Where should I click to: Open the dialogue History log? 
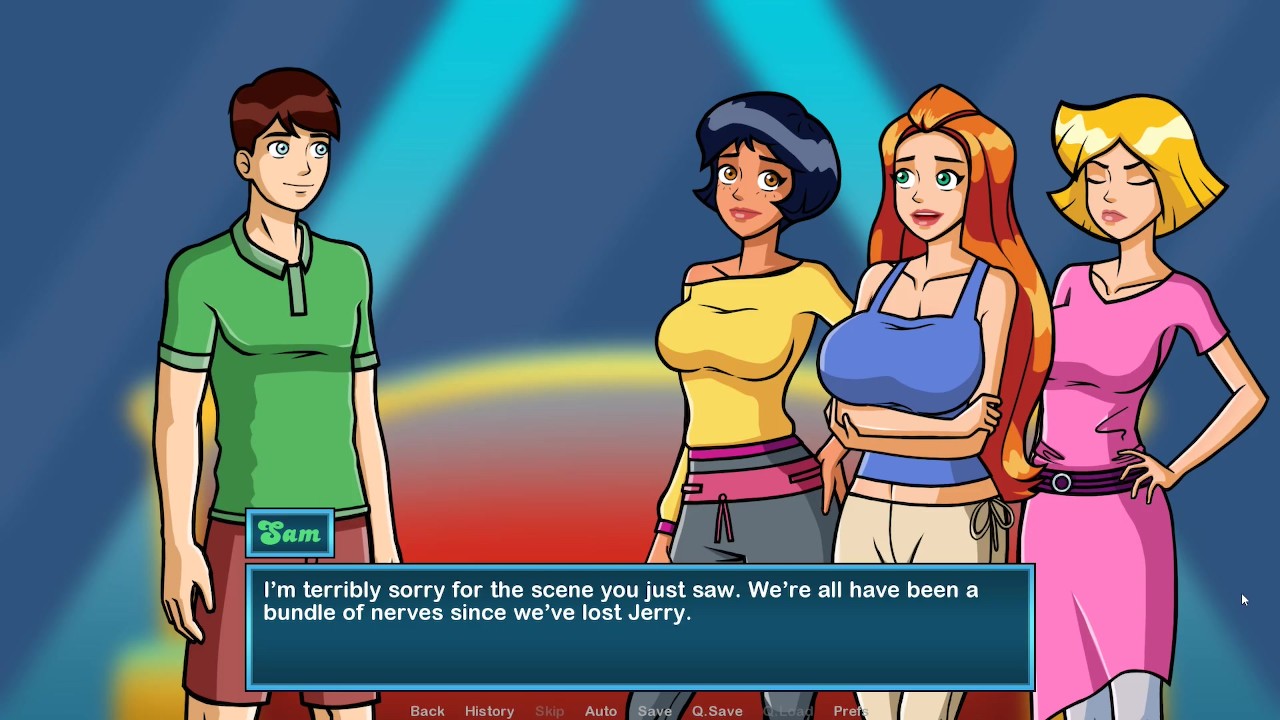[489, 710]
